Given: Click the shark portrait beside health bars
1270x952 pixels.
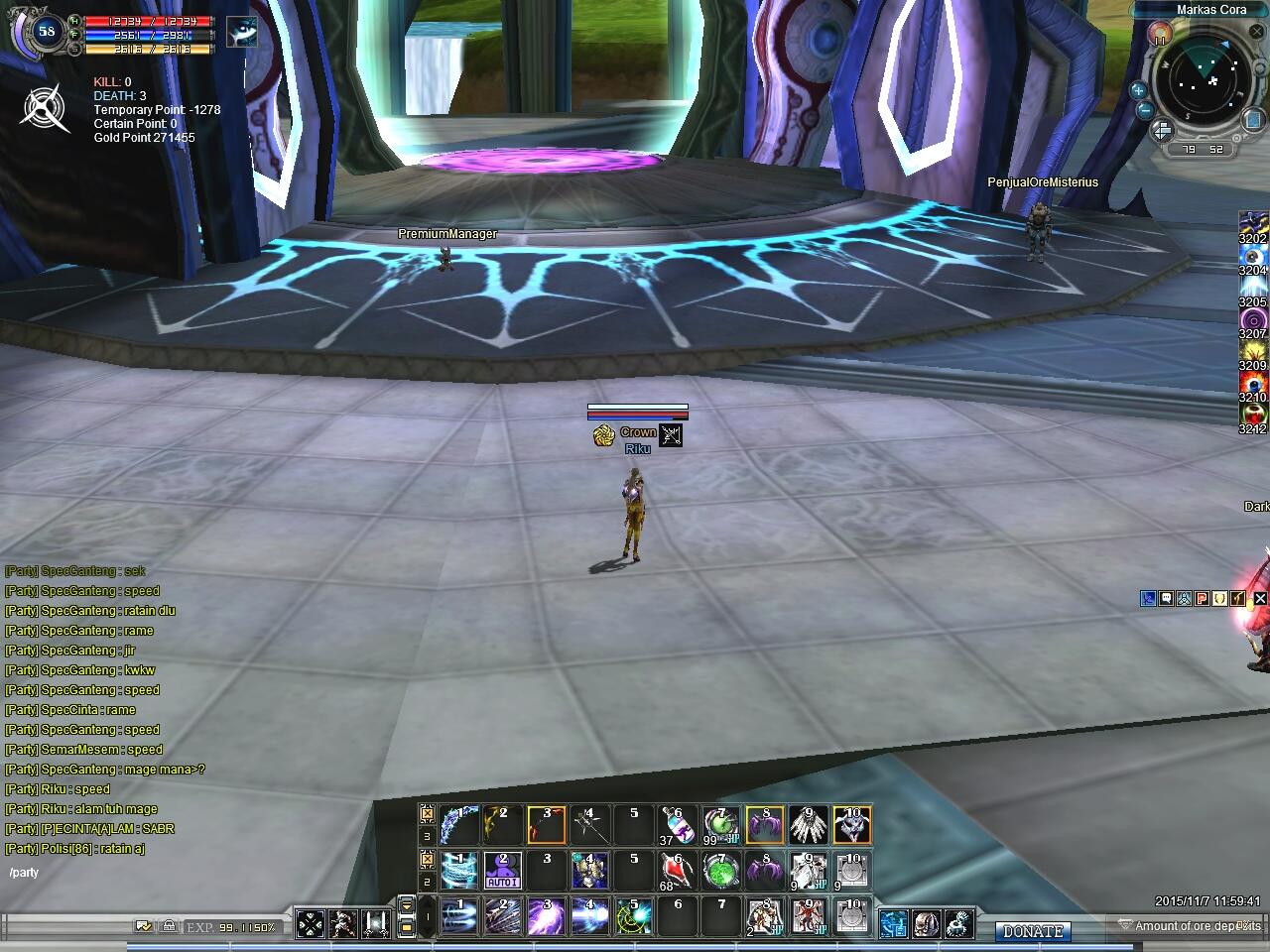Looking at the screenshot, I should 241,32.
